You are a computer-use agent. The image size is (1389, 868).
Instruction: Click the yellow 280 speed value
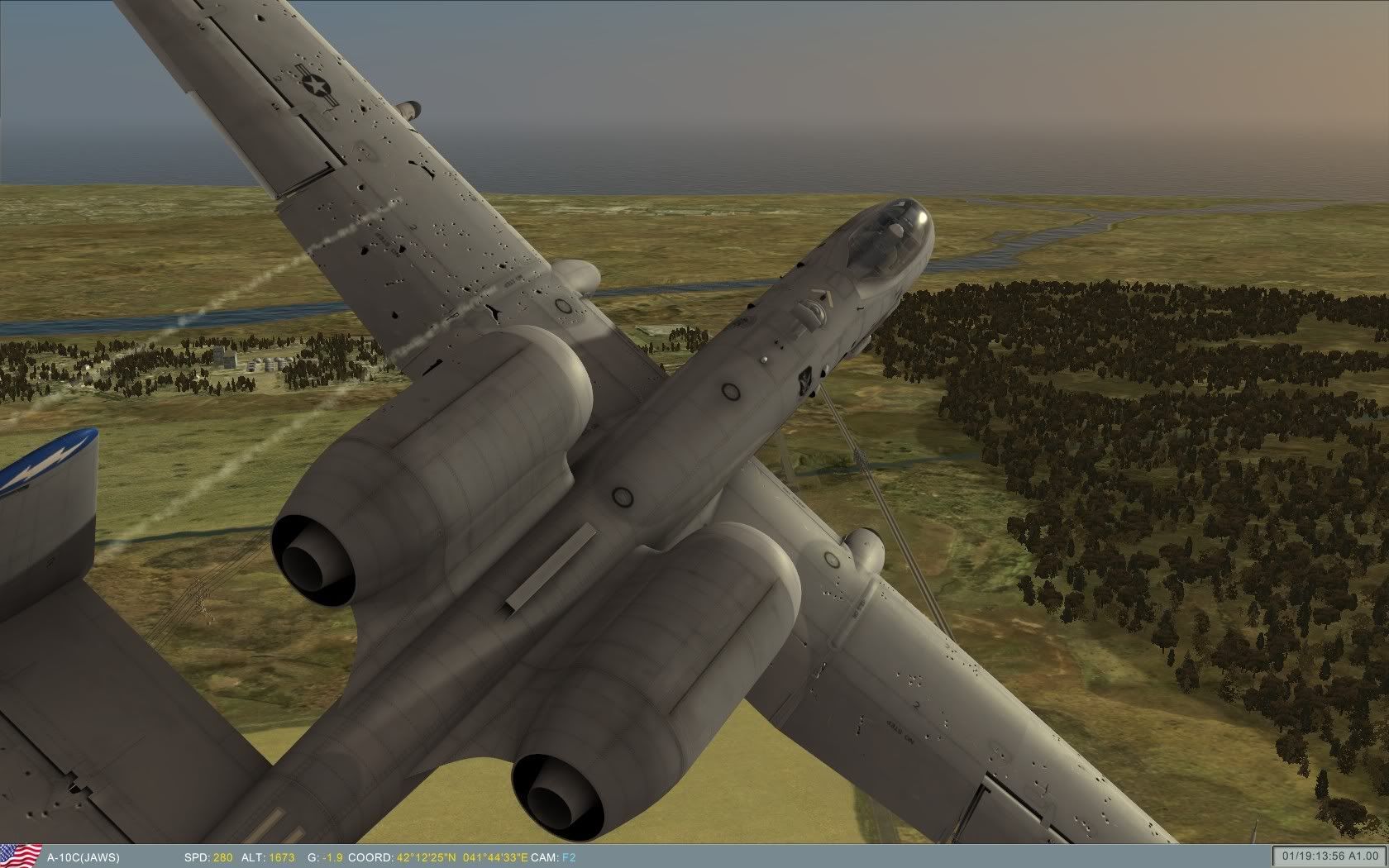(x=223, y=858)
